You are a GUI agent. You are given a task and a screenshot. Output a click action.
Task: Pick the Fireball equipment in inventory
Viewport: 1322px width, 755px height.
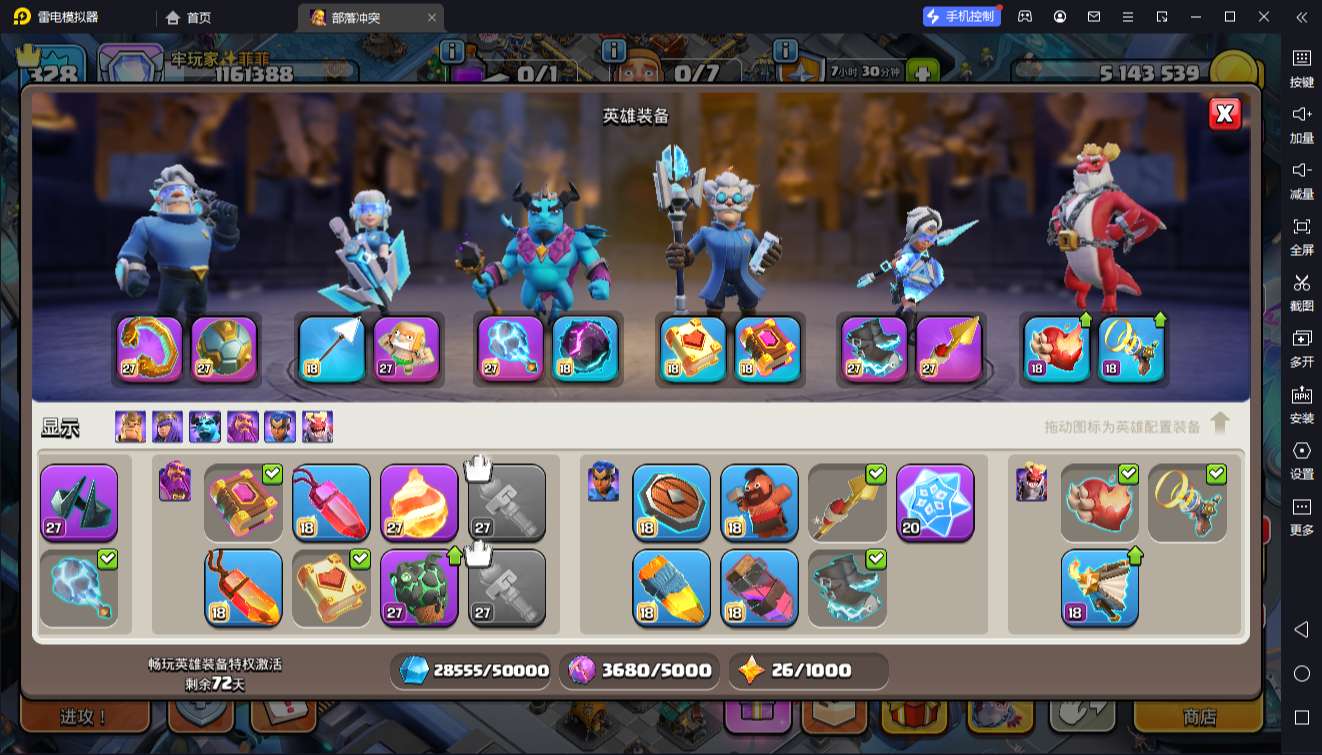point(419,502)
